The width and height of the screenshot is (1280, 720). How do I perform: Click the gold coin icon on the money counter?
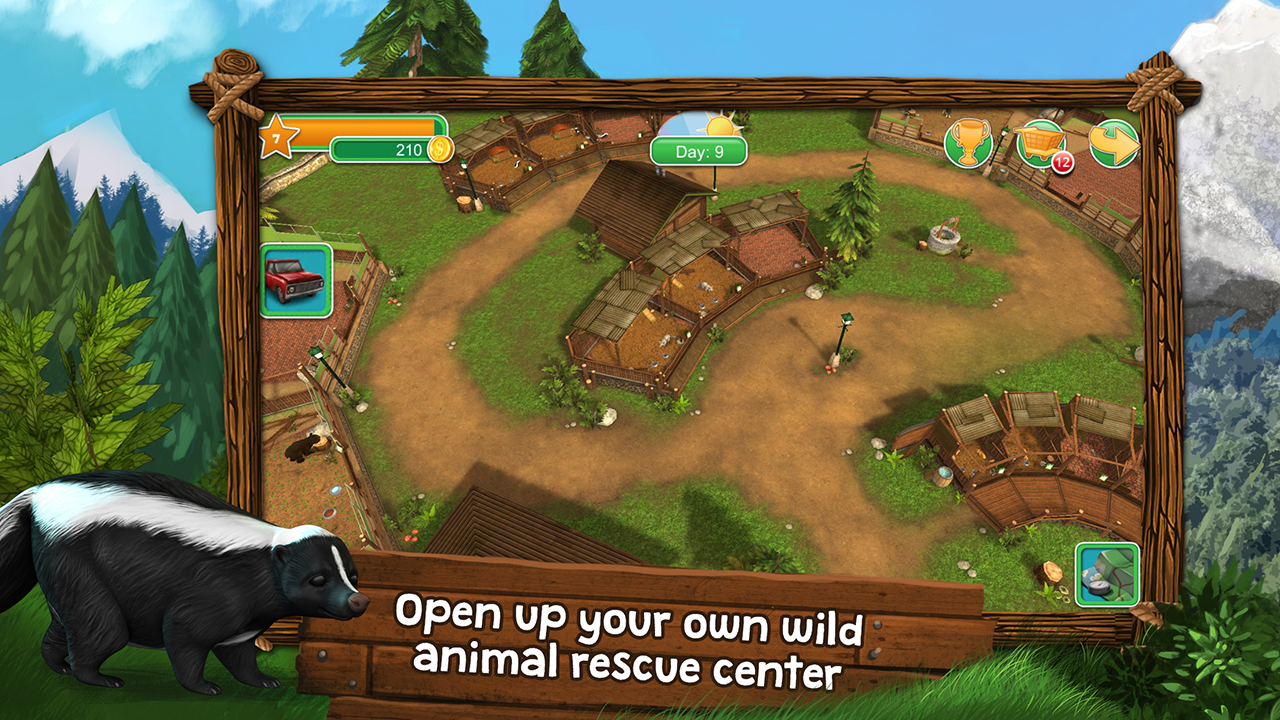440,148
